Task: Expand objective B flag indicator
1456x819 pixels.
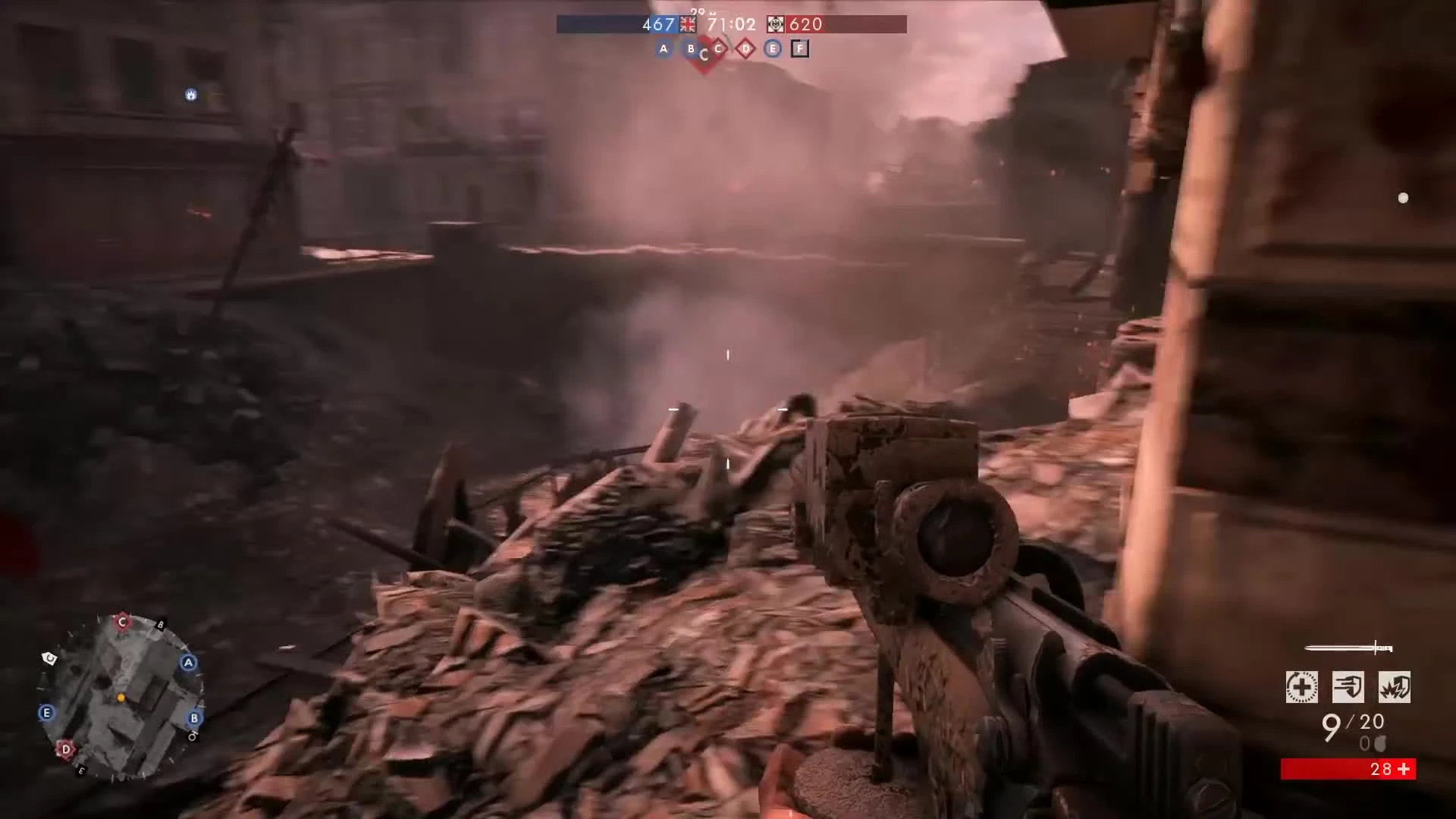Action: 691,48
